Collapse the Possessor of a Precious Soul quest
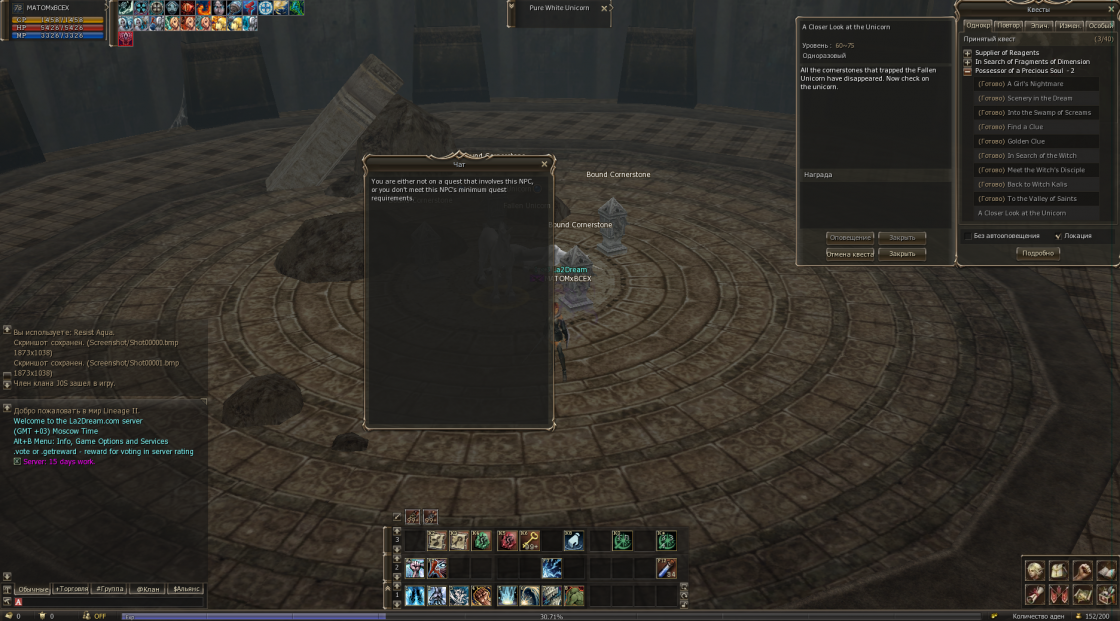The image size is (1120, 621). (967, 71)
